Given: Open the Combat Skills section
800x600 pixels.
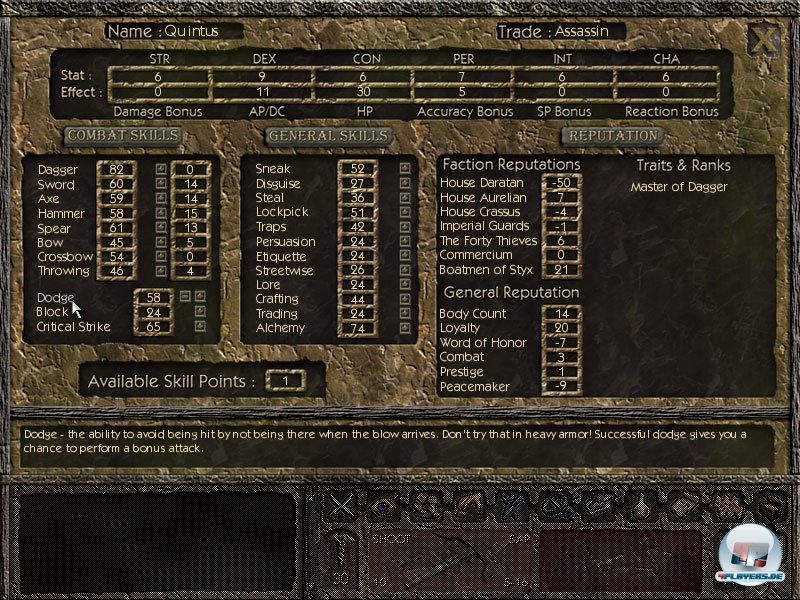Looking at the screenshot, I should click(124, 135).
